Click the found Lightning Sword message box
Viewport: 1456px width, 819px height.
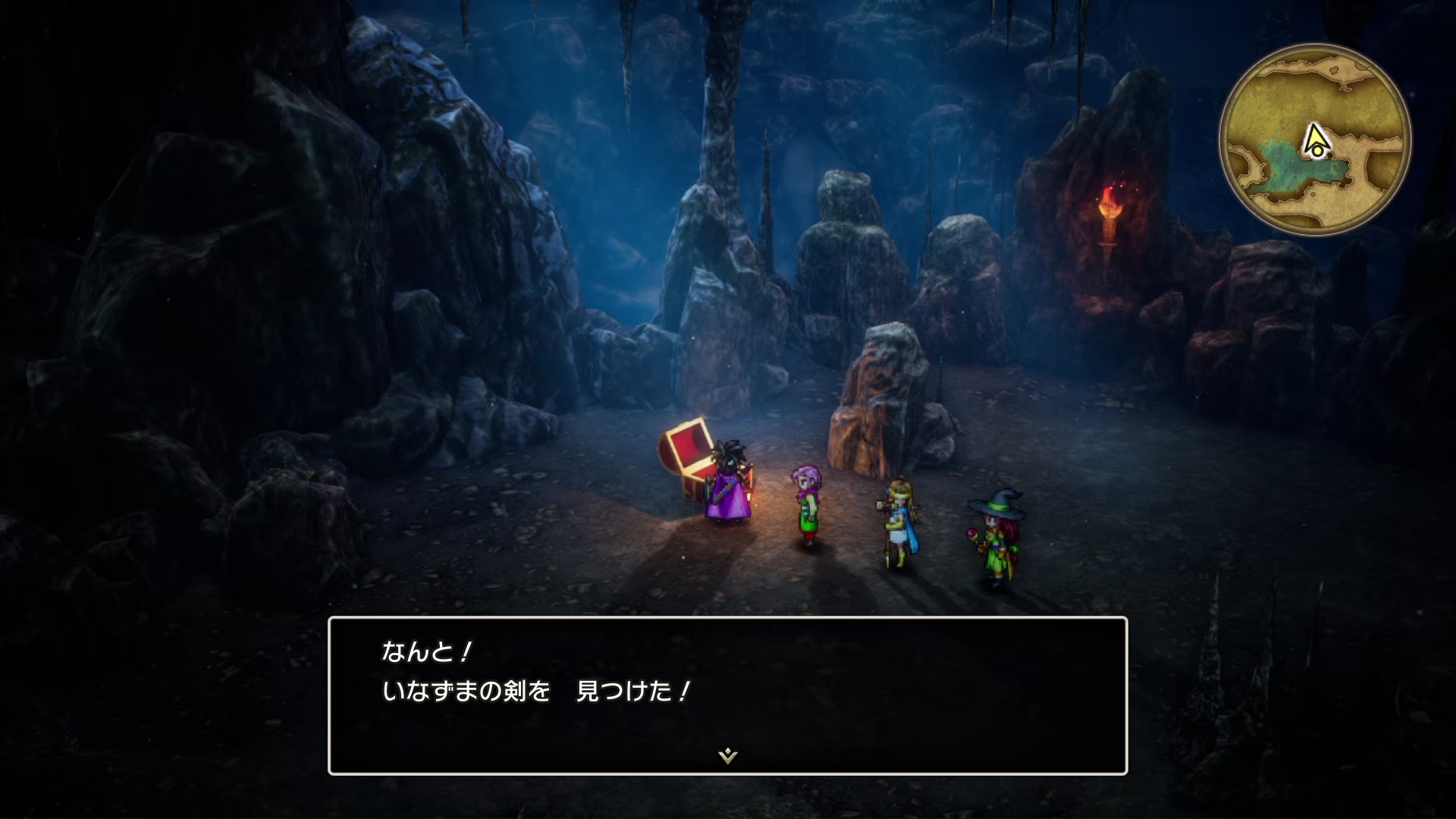click(727, 695)
